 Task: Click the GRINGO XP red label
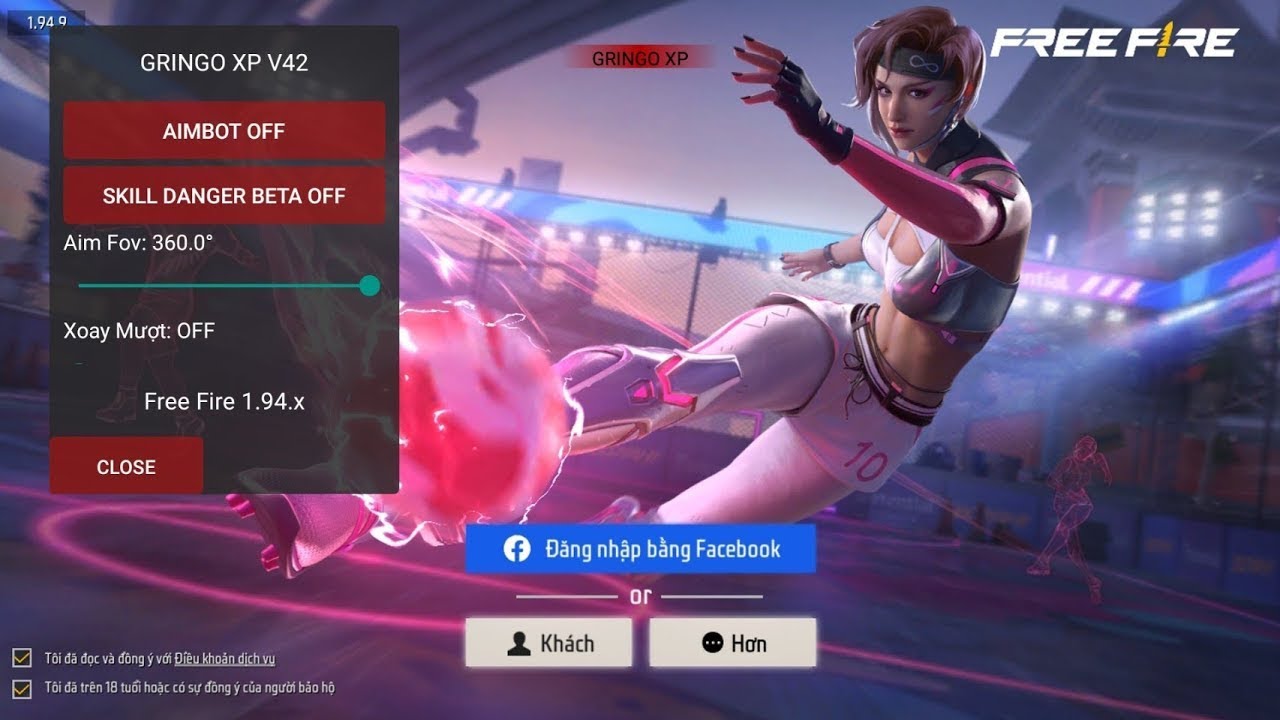640,58
